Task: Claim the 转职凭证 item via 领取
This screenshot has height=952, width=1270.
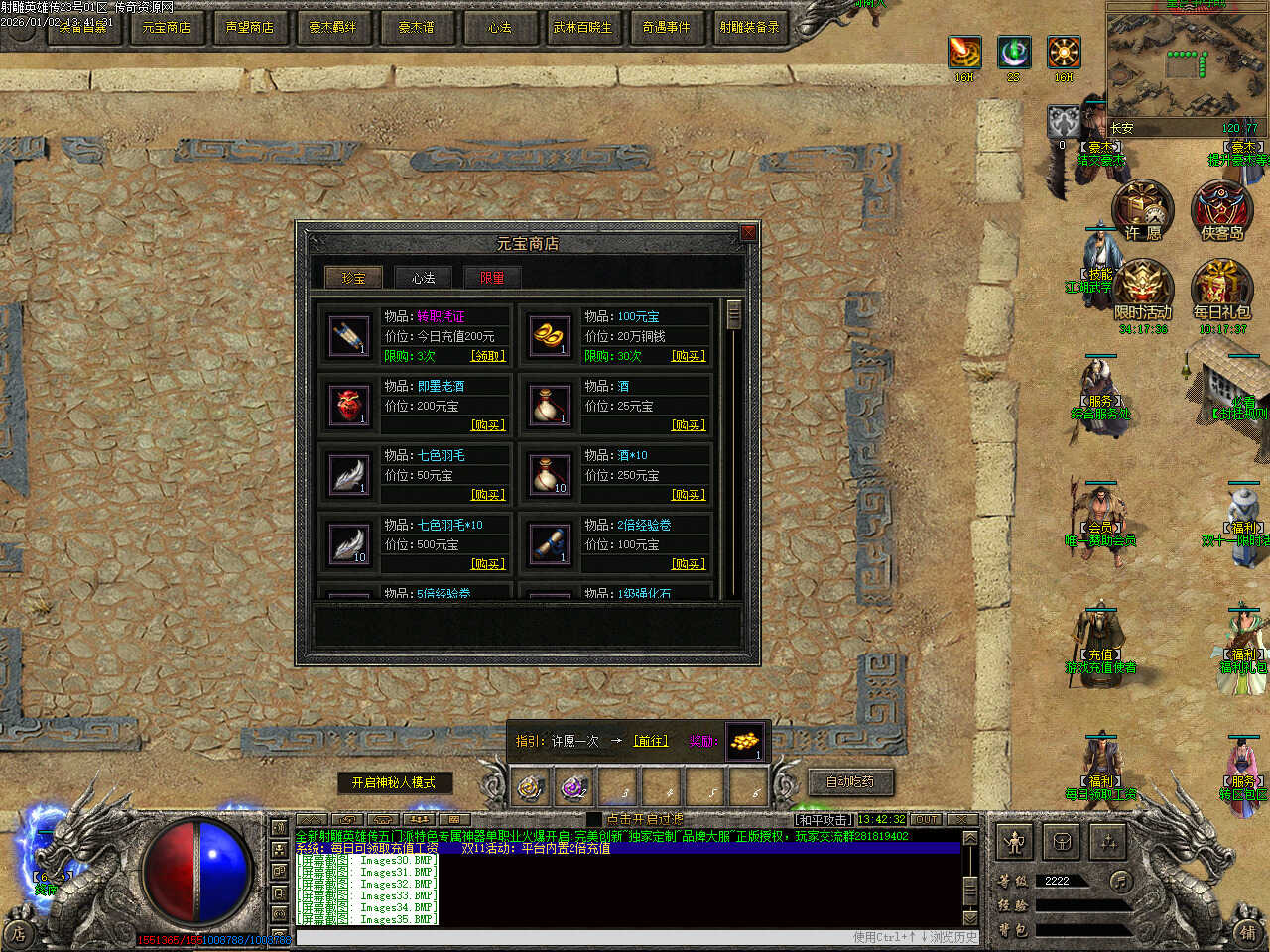Action: 488,356
